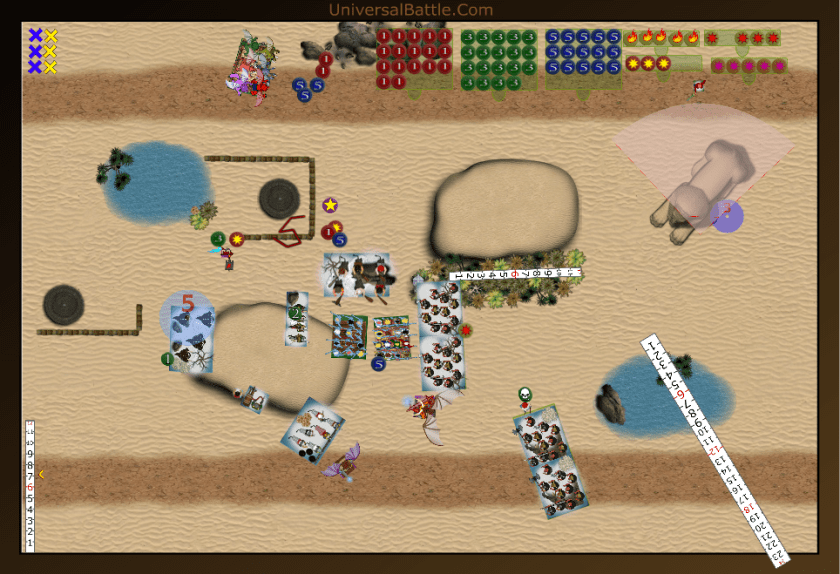840x574 pixels.
Task: Select the white-robed tilted unit
Action: coord(313,432)
